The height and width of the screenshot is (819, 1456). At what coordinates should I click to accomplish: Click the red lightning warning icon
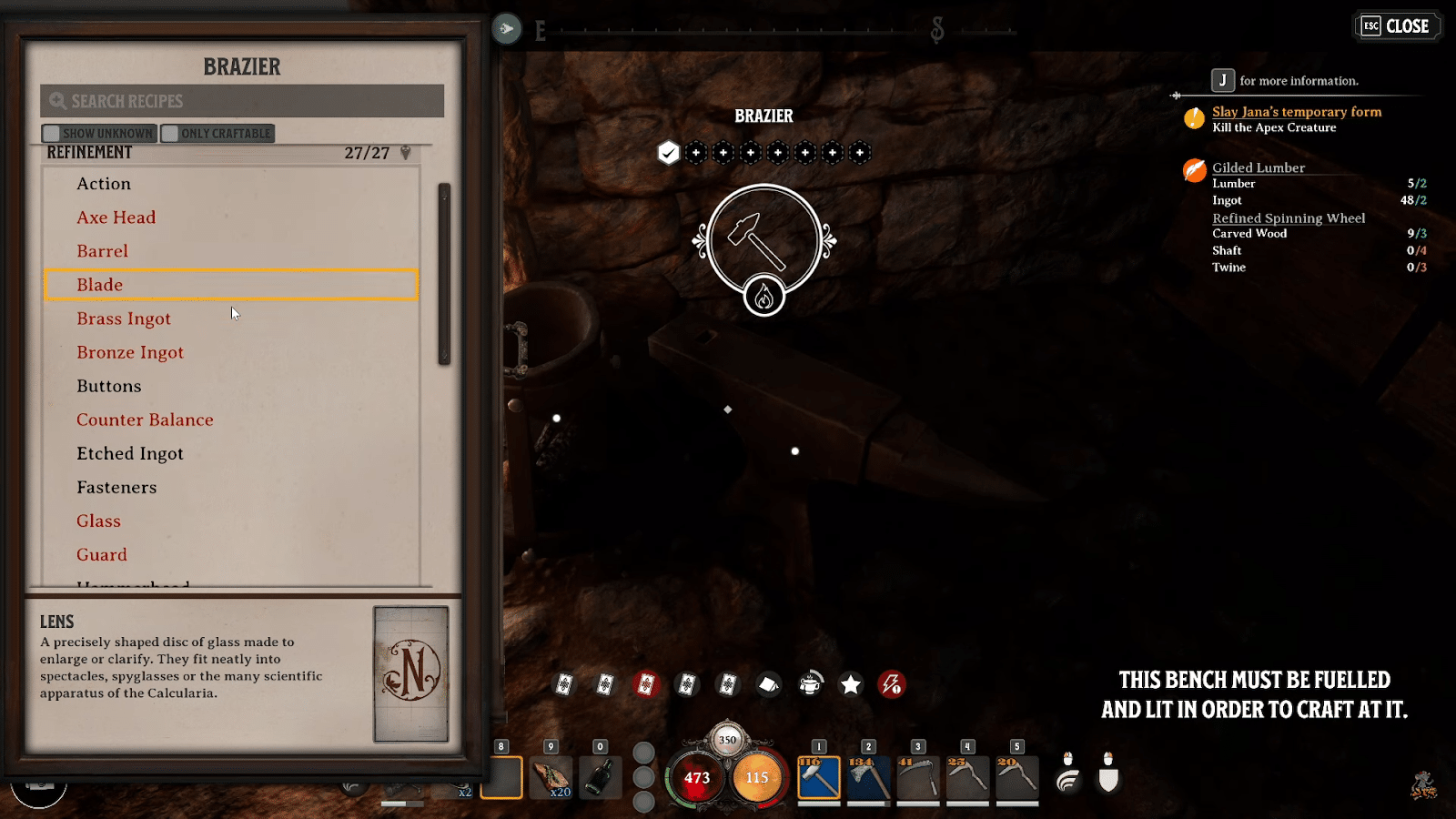coord(890,684)
